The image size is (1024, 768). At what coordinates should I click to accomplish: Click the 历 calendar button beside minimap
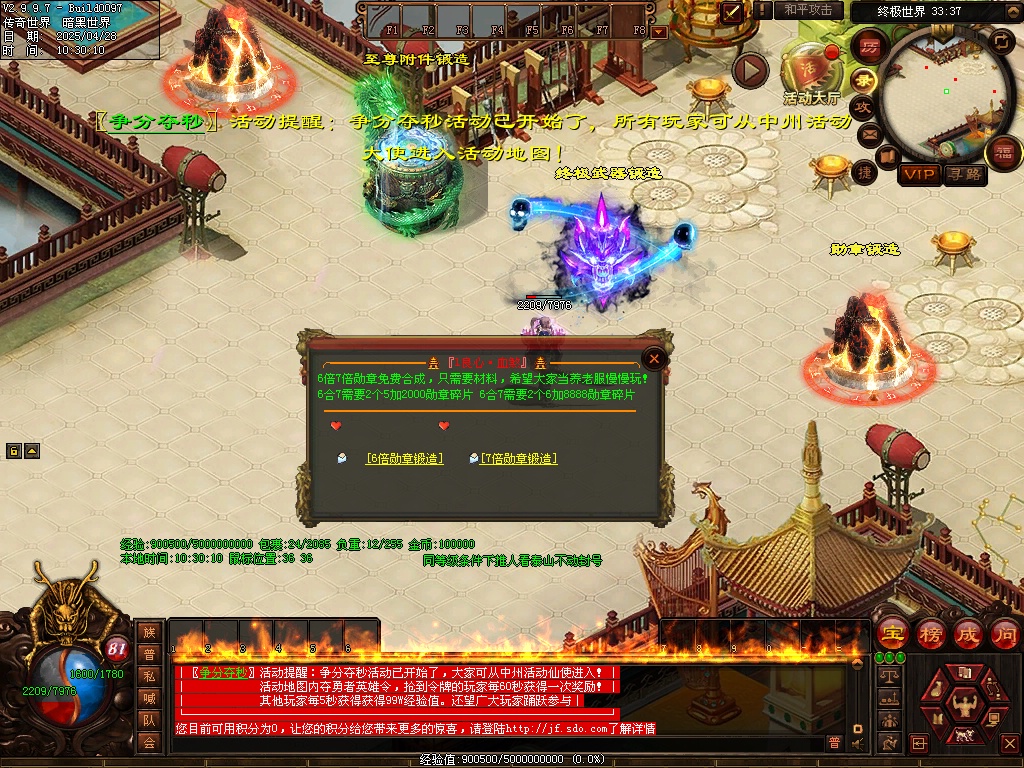tap(868, 47)
